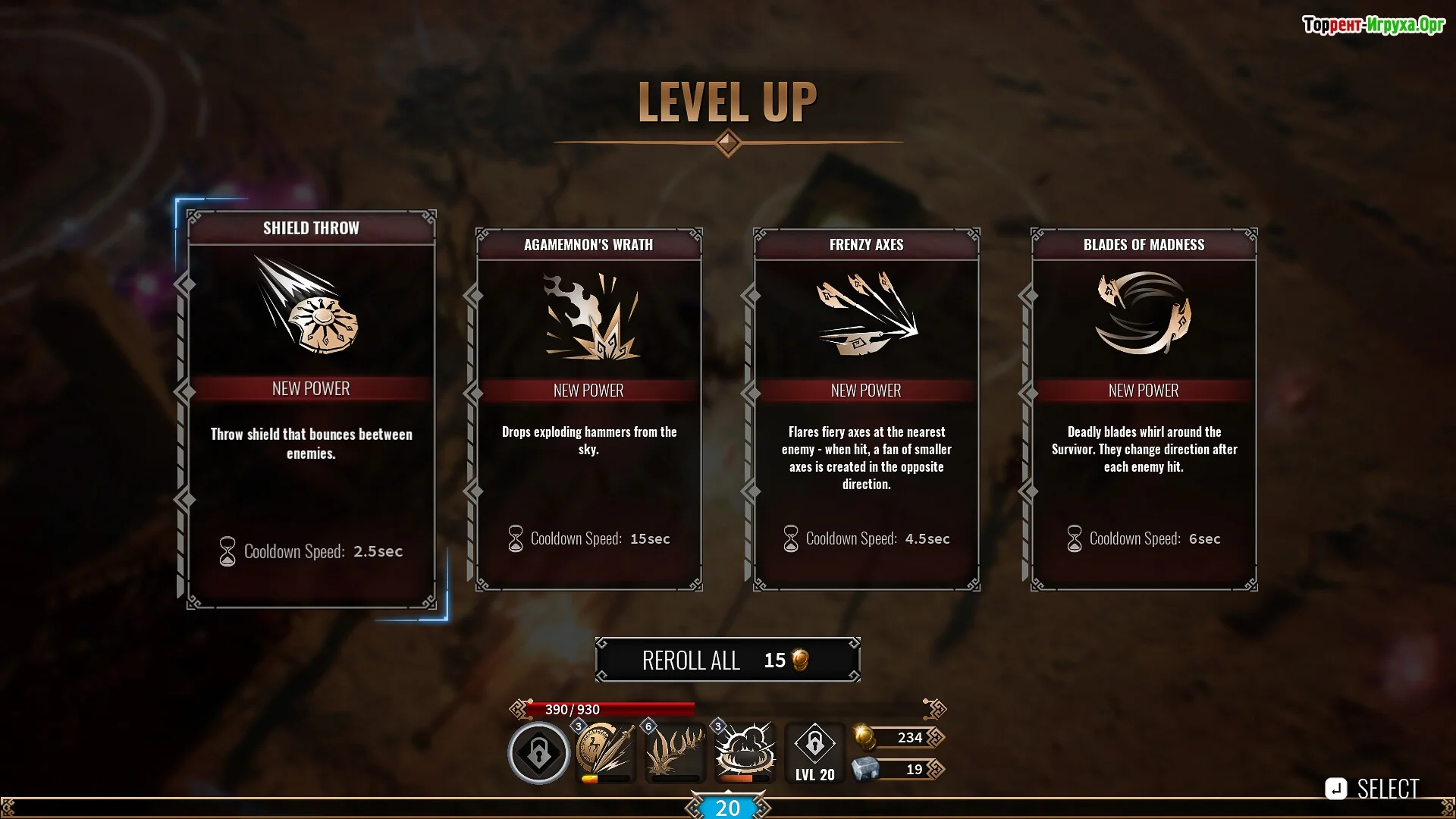Choose the Shield Throw power card
This screenshot has height=819, width=1456.
pyautogui.click(x=311, y=409)
